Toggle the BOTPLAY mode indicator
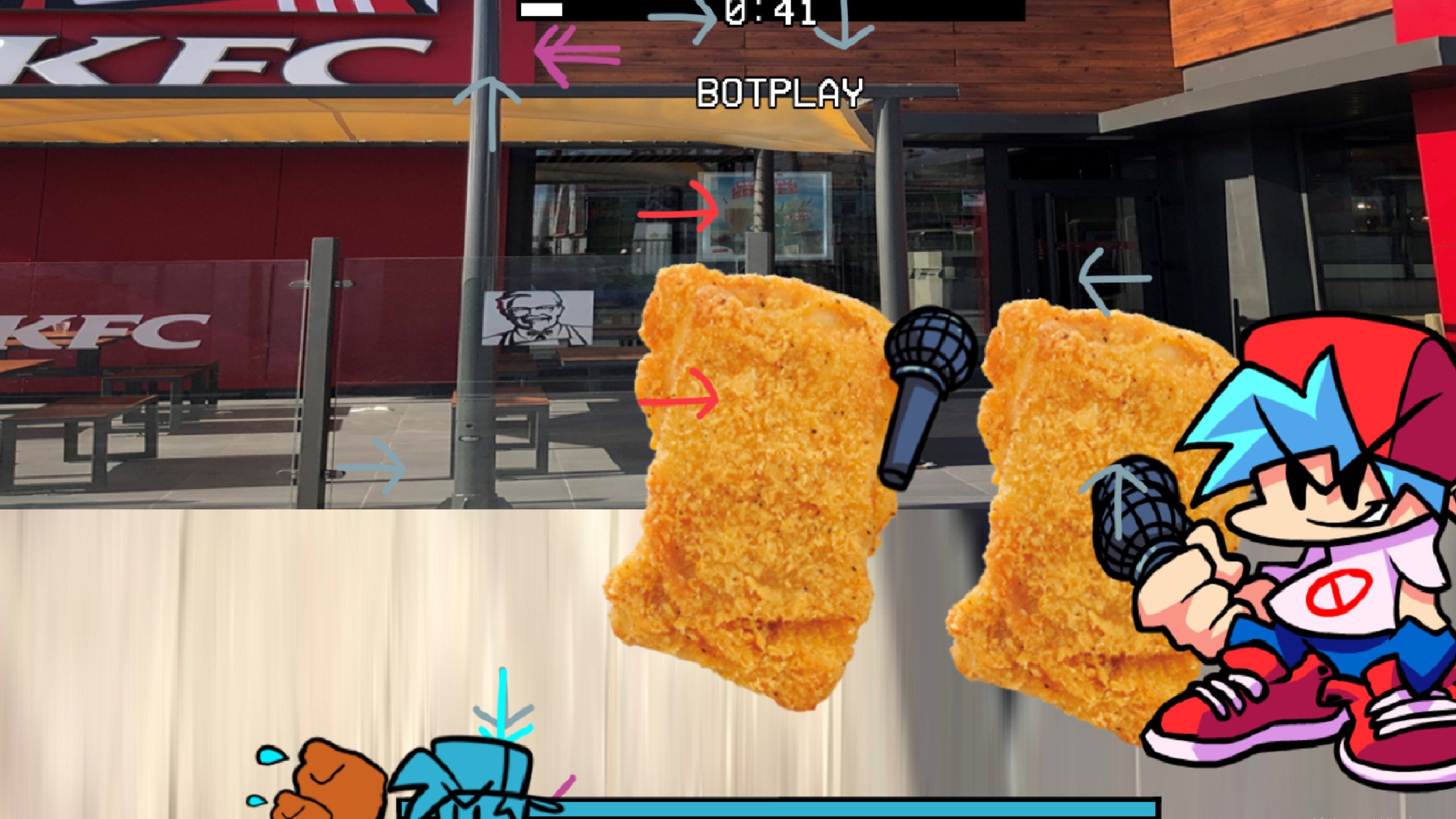 (x=780, y=92)
